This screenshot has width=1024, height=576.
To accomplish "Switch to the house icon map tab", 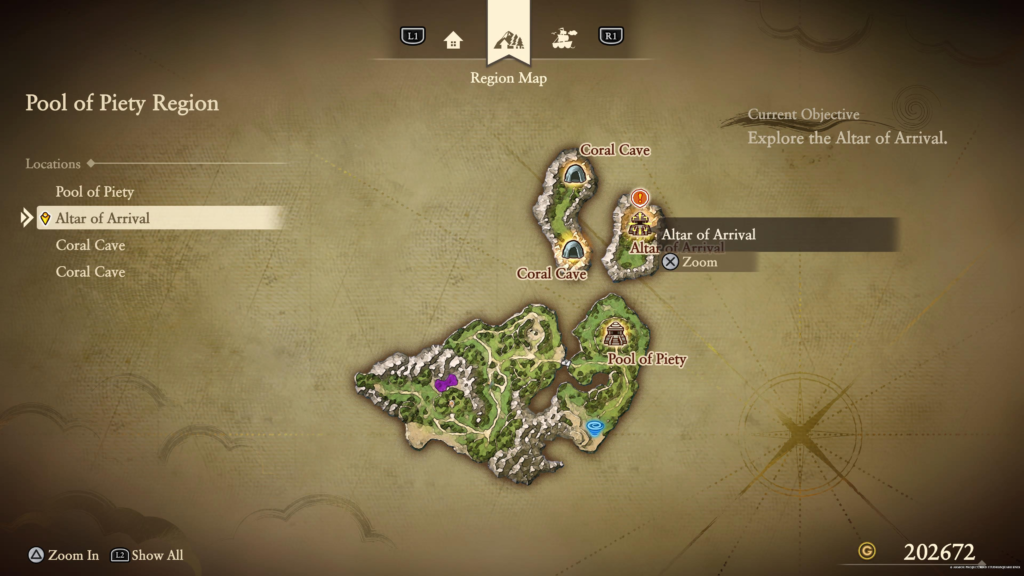I will 453,40.
